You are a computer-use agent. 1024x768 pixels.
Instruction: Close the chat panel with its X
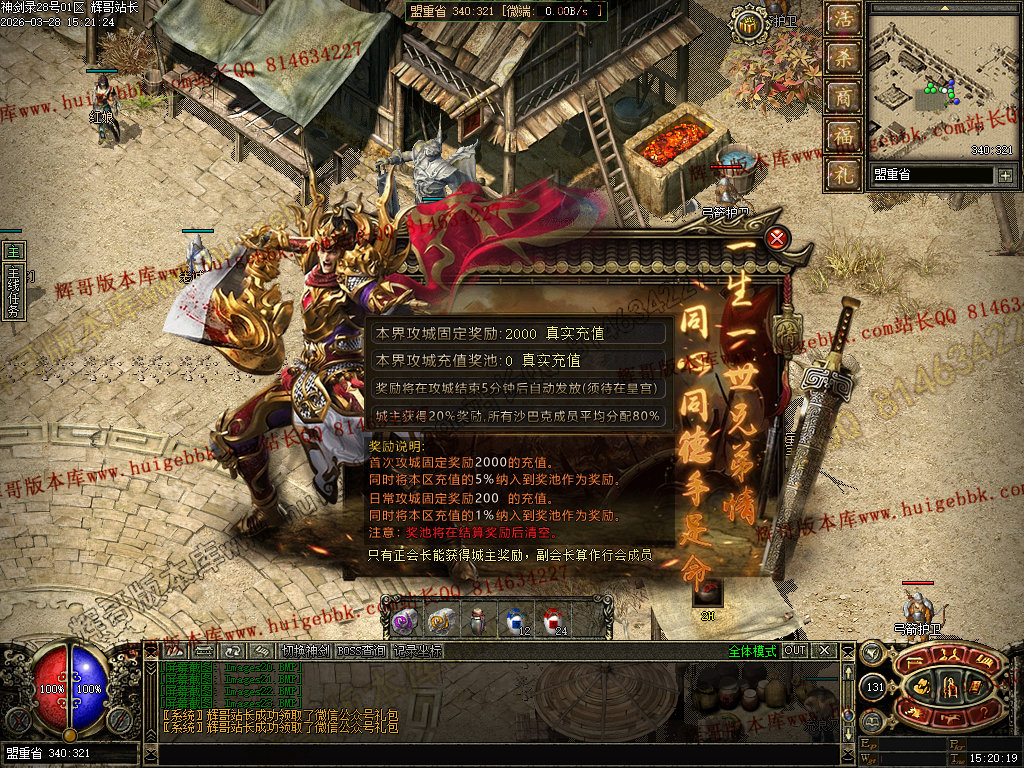point(824,651)
